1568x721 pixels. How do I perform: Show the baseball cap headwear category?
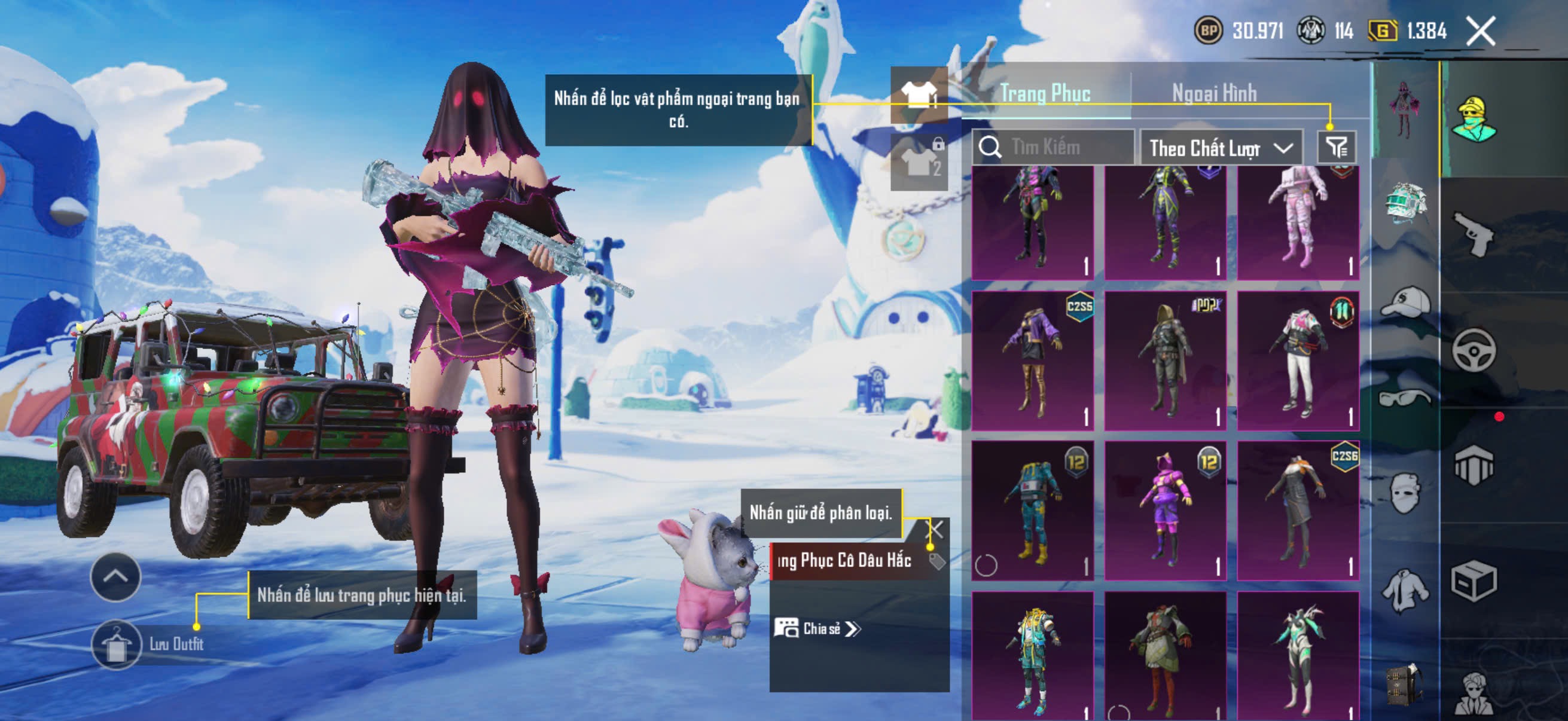pos(1405,302)
